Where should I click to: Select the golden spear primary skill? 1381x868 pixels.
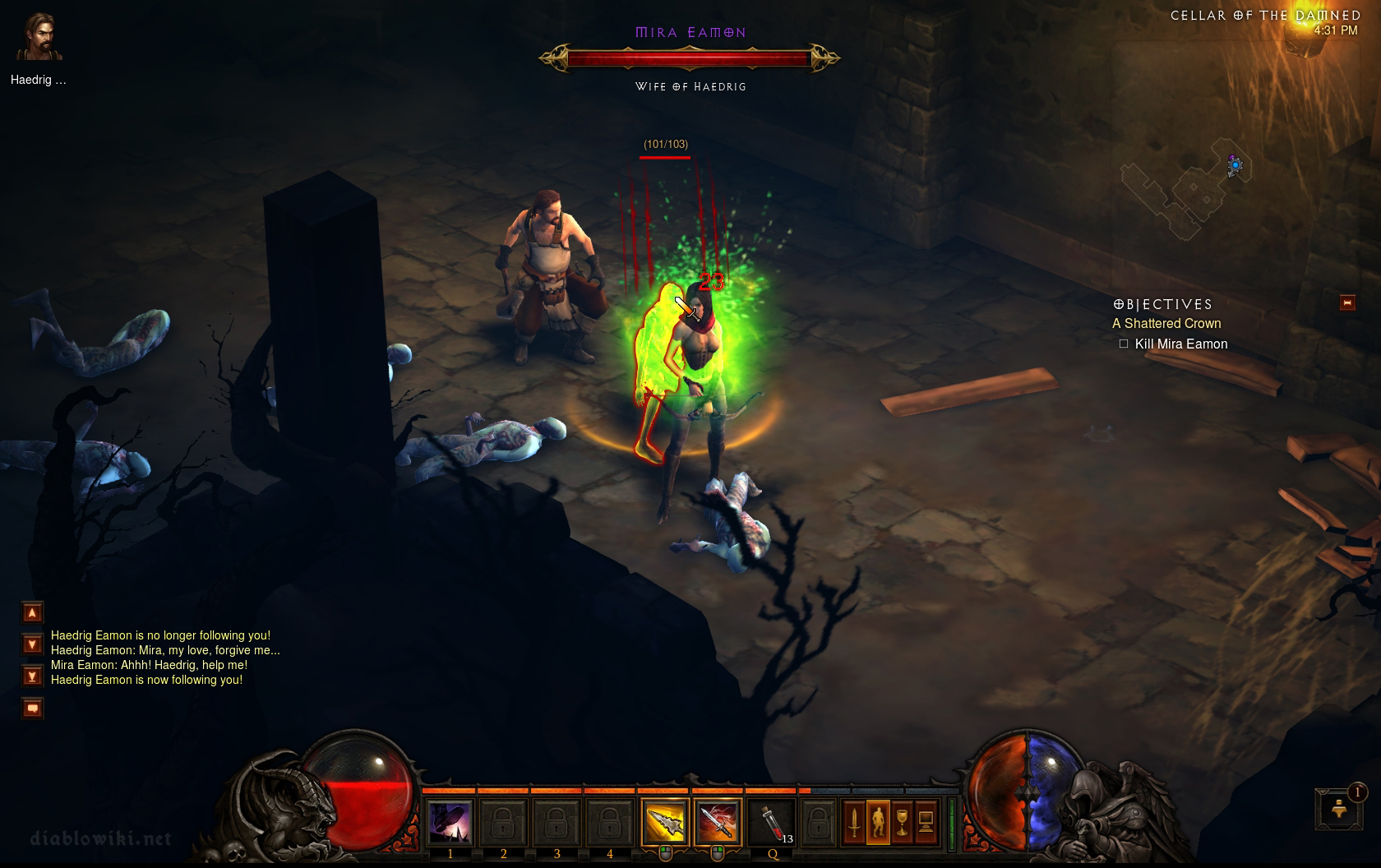coord(664,822)
